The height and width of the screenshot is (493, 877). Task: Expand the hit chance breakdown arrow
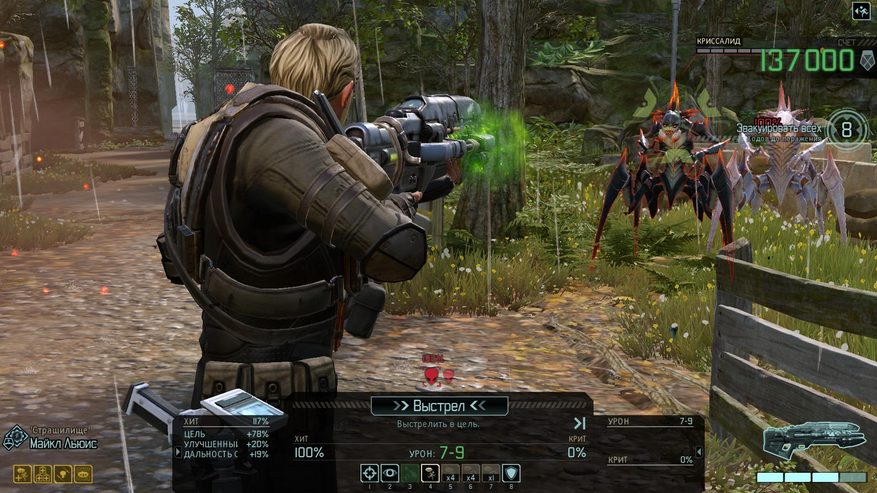[178, 452]
